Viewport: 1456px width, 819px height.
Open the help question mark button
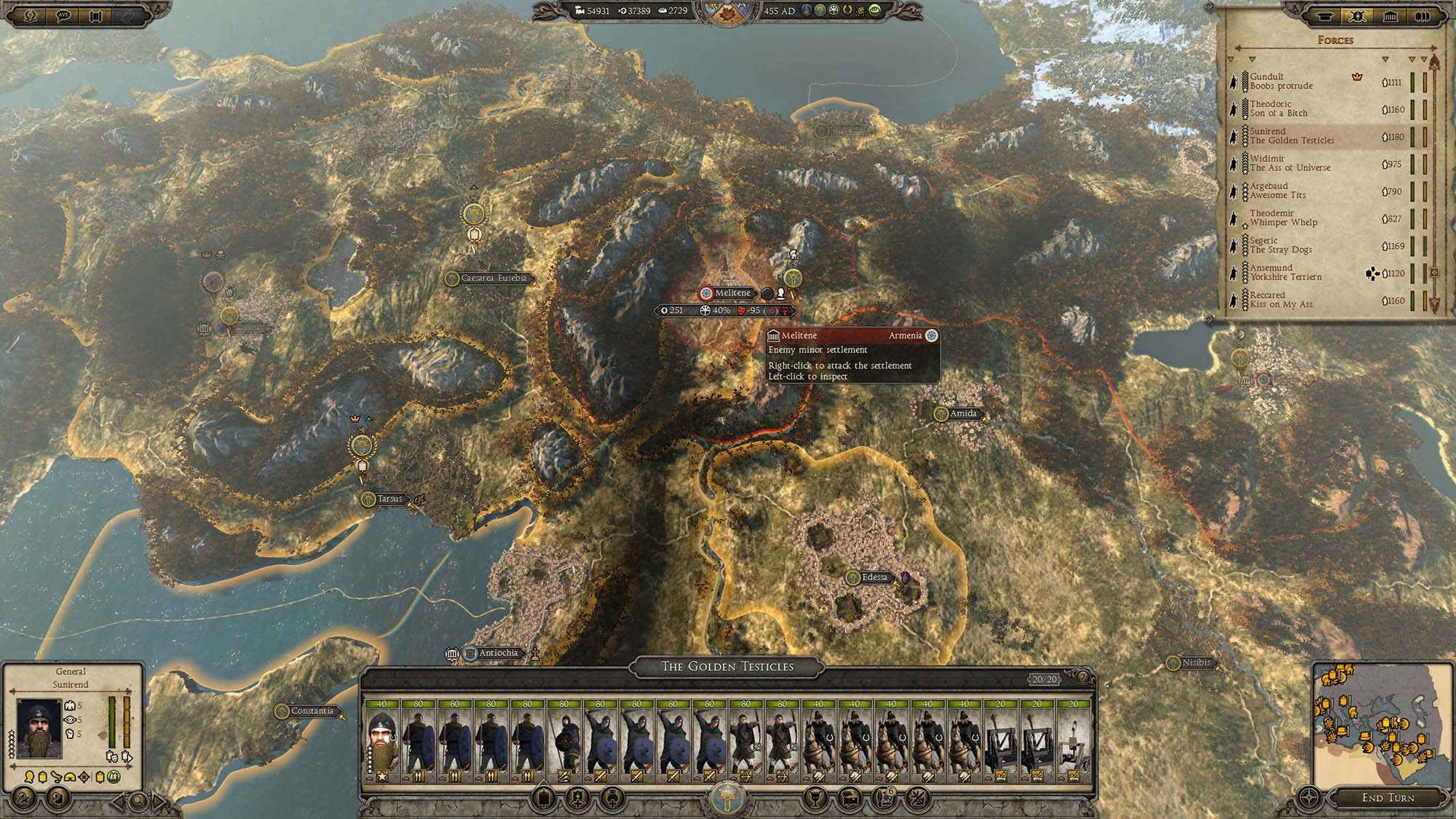(x=1083, y=678)
